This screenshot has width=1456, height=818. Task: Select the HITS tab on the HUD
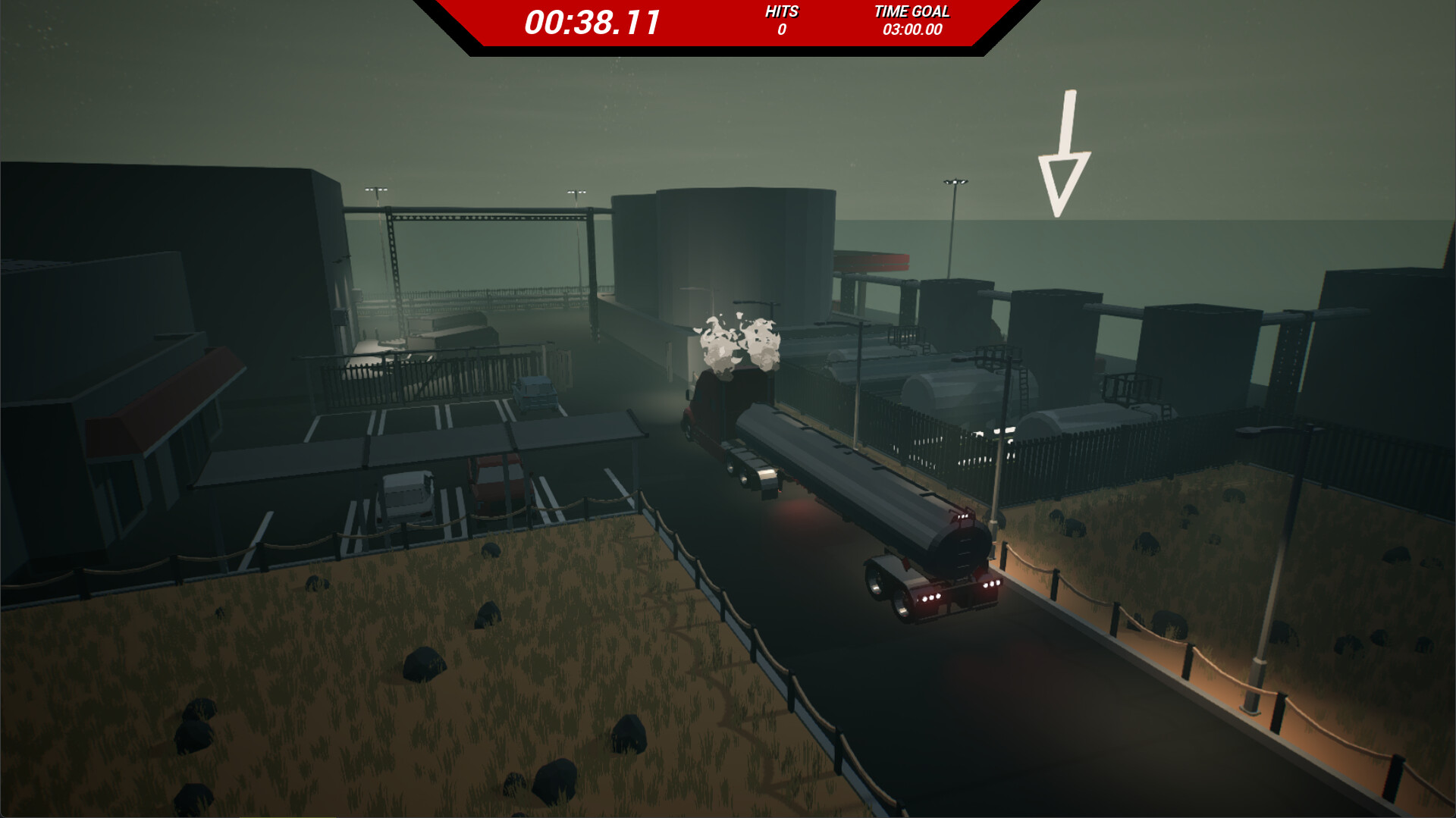(781, 12)
